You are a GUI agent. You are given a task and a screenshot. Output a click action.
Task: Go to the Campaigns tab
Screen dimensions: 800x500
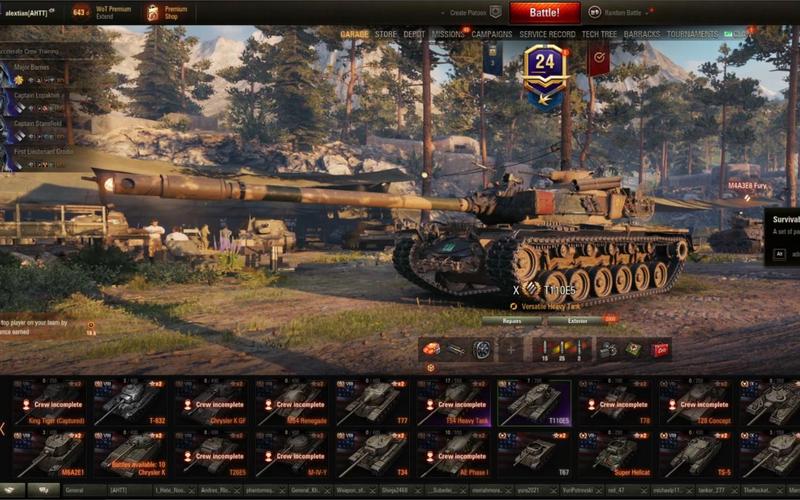[492, 34]
